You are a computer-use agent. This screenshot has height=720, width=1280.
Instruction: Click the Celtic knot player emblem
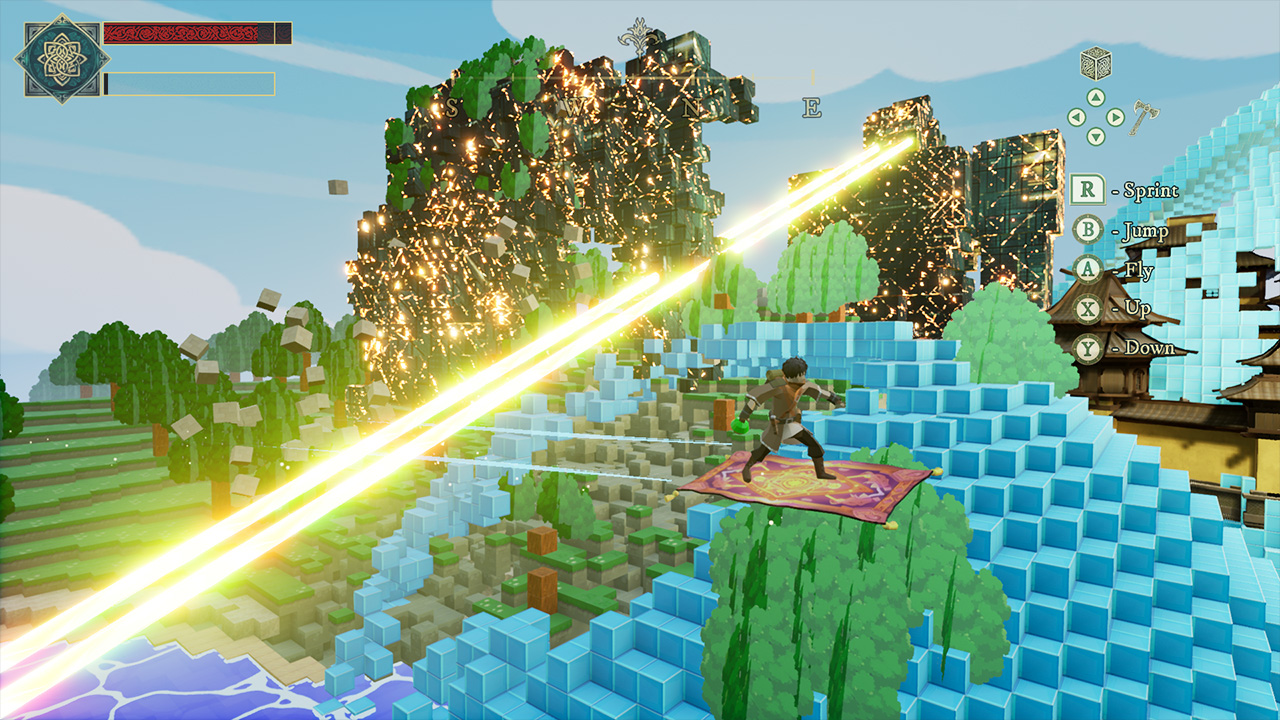coord(61,59)
